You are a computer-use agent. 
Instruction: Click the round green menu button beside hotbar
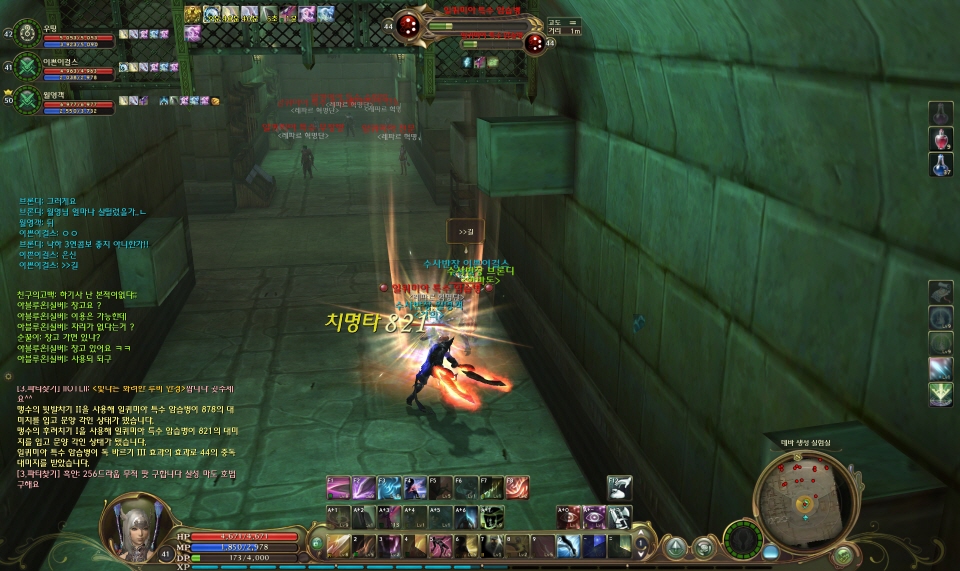(677, 546)
